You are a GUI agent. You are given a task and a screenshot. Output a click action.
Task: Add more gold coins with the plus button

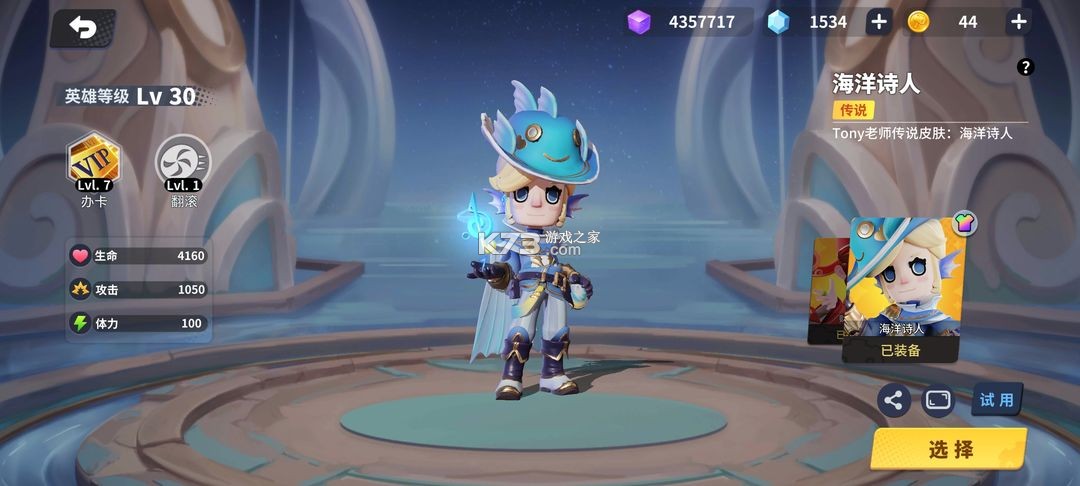[x=1018, y=22]
